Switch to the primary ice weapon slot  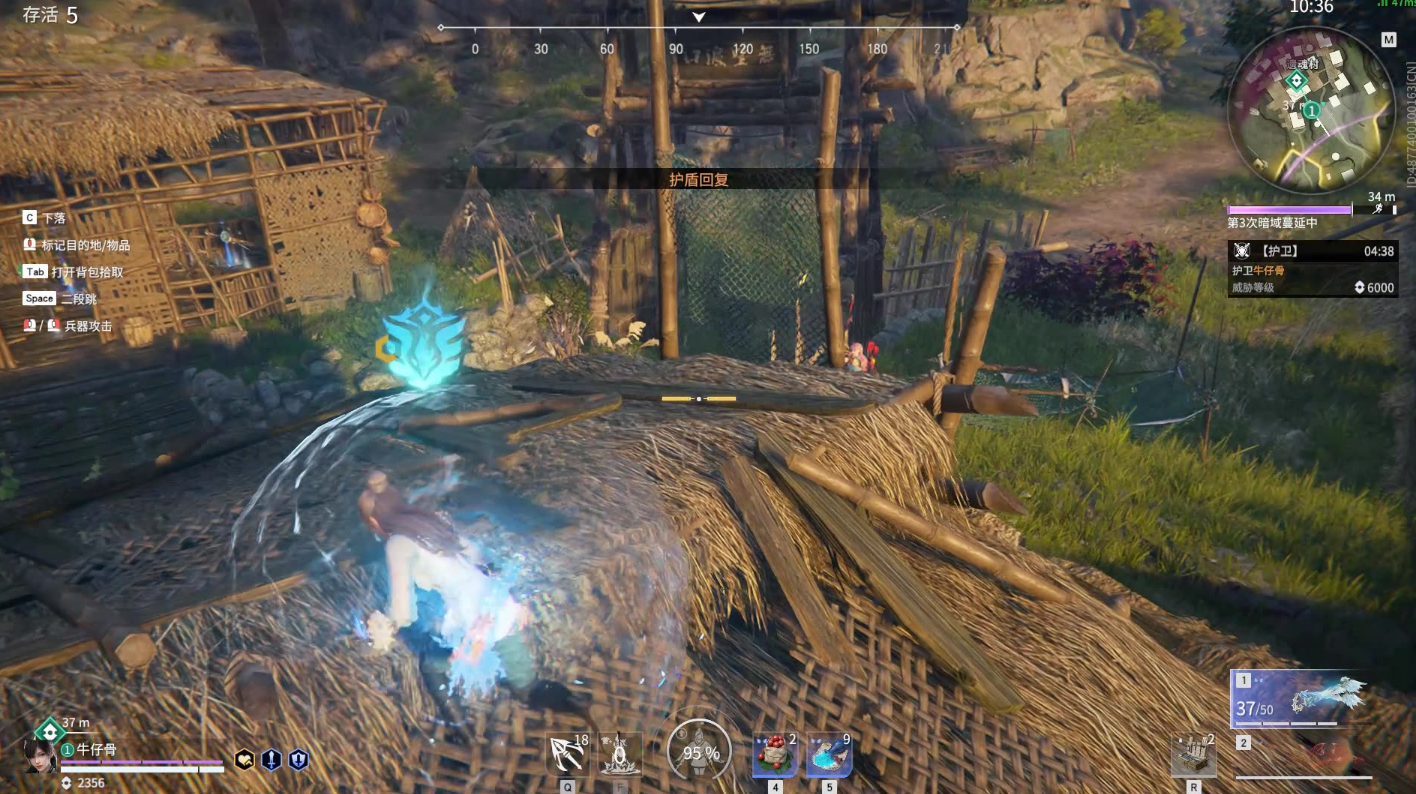pos(1300,698)
